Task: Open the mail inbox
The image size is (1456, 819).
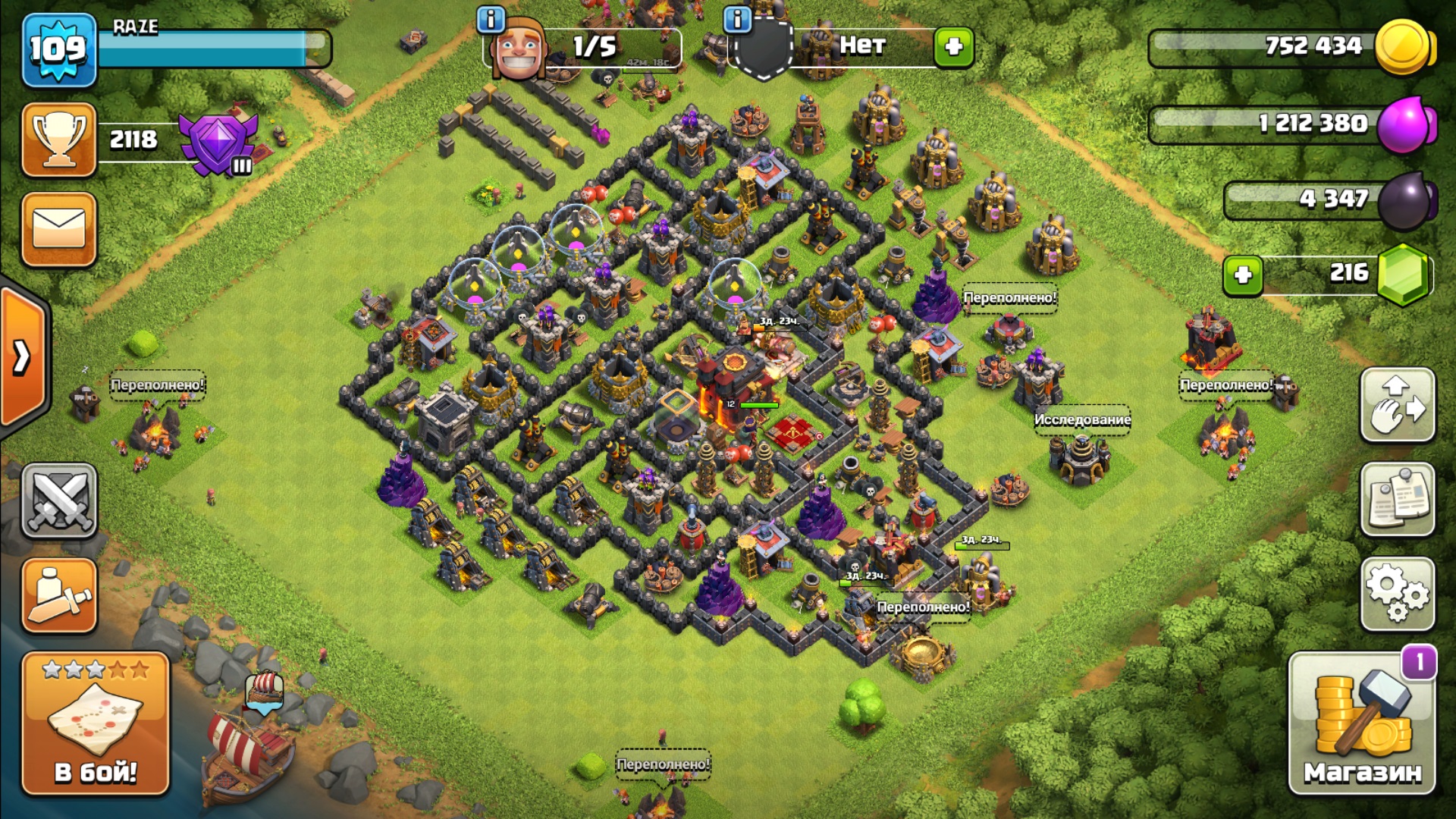Action: click(x=59, y=229)
